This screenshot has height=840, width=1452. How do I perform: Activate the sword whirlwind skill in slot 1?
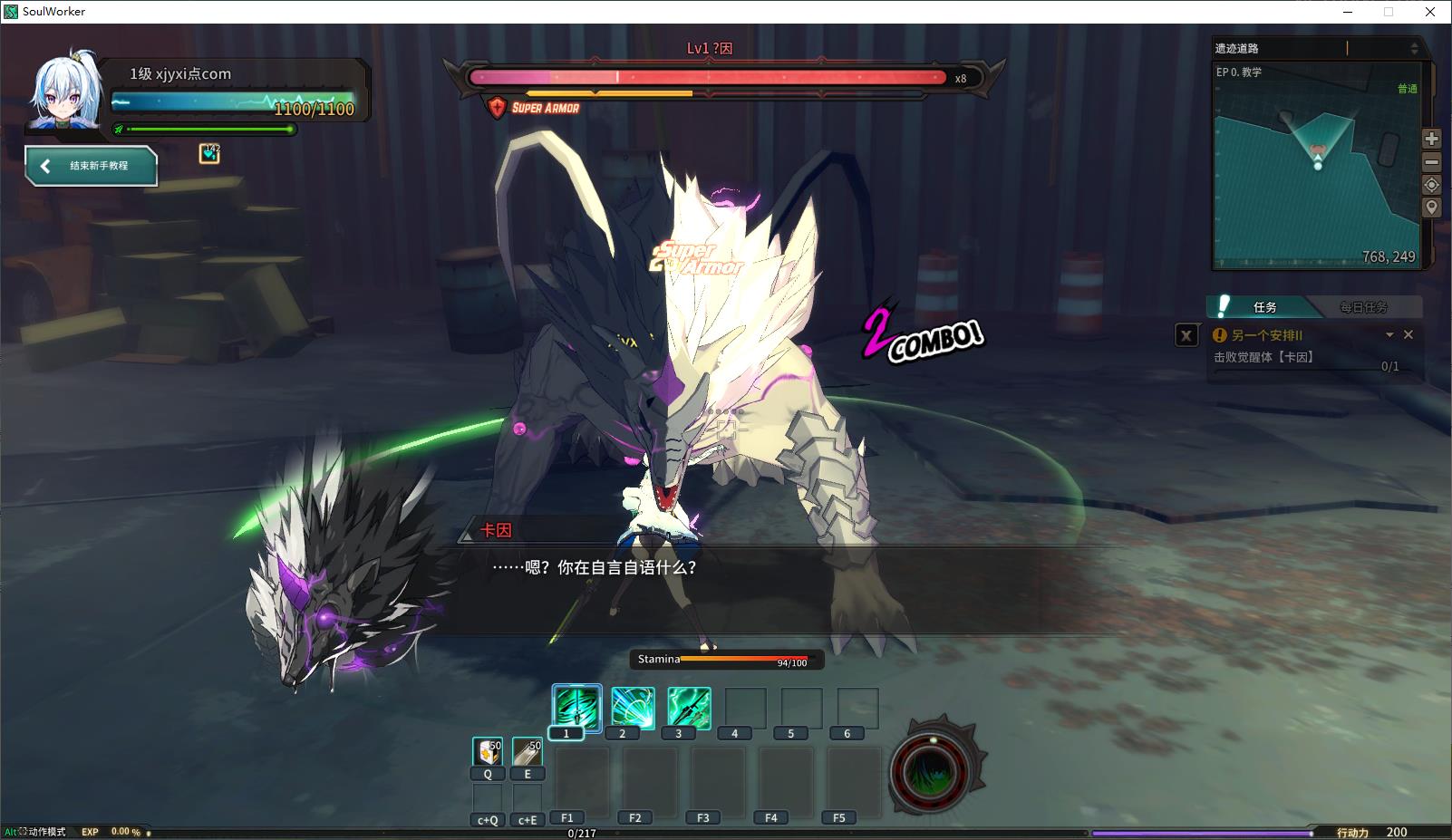[x=576, y=707]
